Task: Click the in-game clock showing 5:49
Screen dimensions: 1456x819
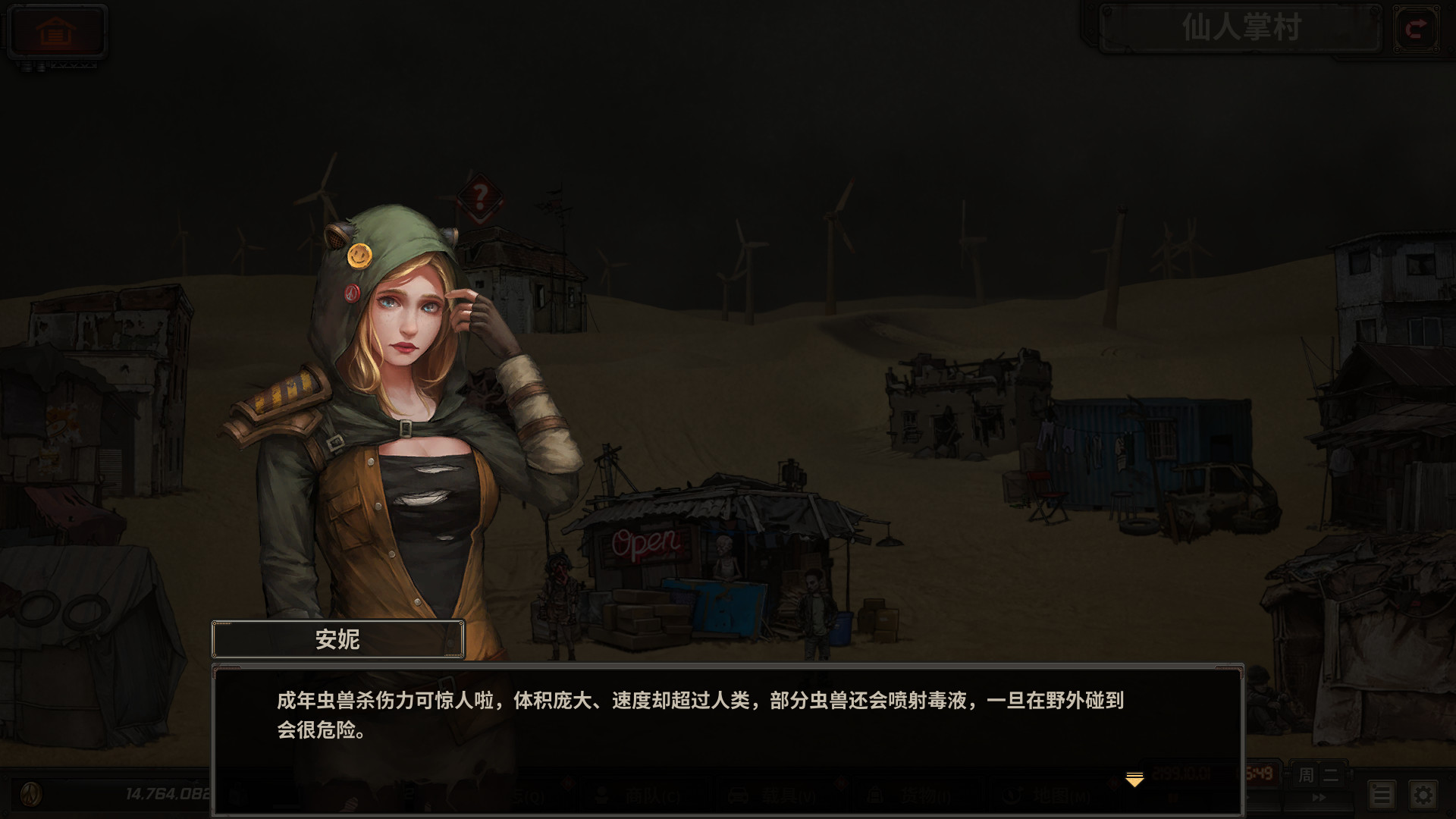Action: click(1259, 775)
